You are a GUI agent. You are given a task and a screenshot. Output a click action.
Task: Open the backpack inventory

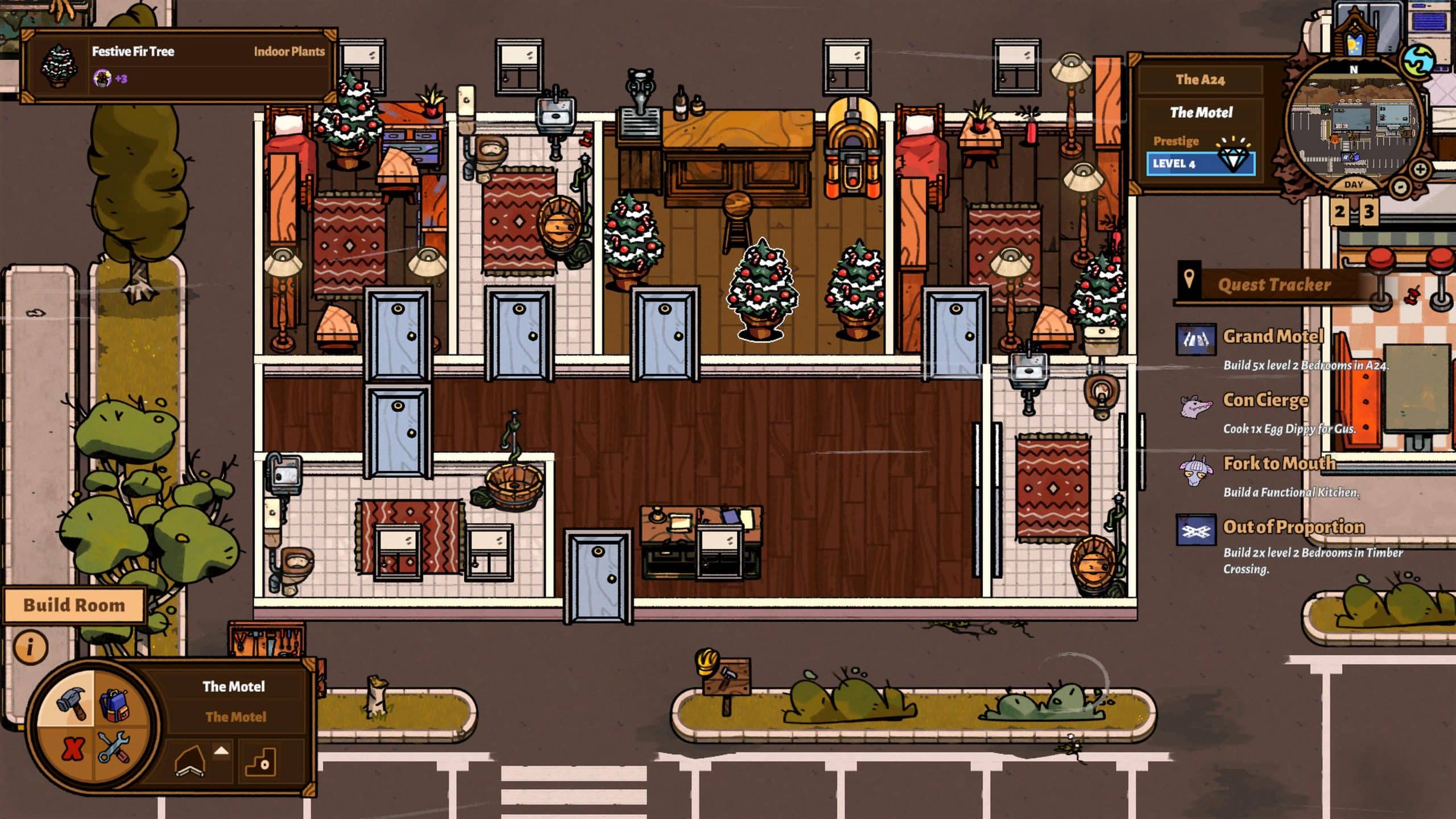pos(115,704)
